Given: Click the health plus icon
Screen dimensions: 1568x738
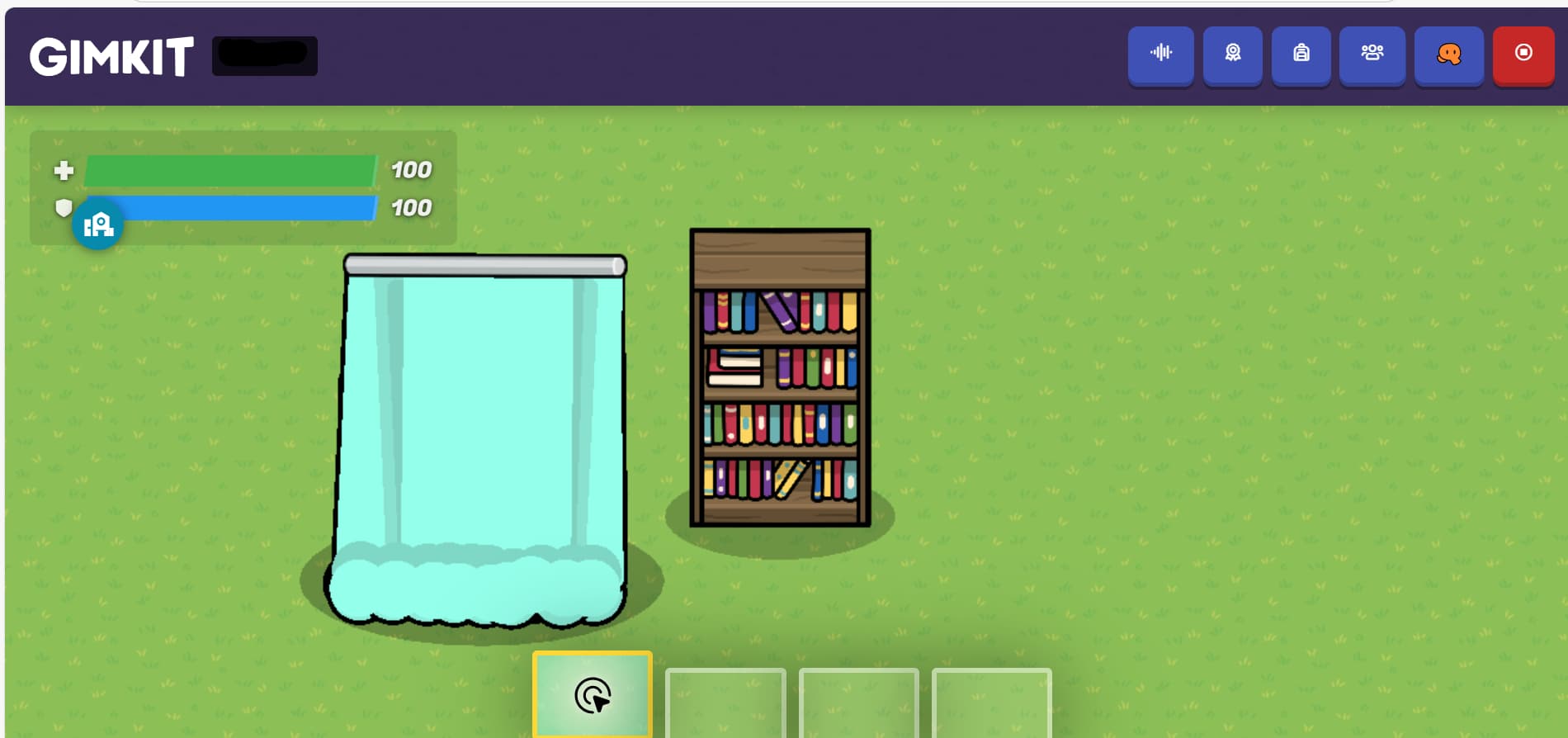Looking at the screenshot, I should [64, 170].
